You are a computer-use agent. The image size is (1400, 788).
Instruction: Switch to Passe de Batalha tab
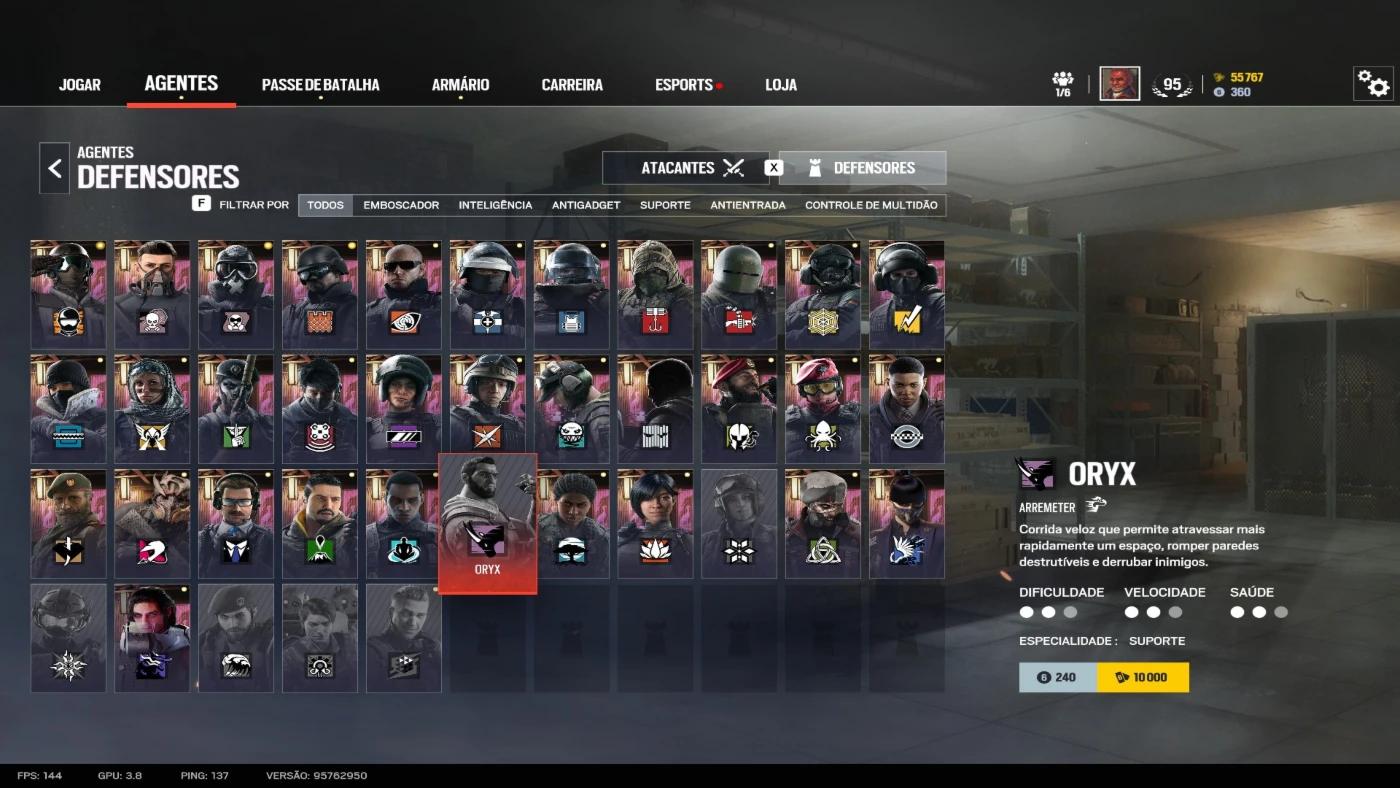[x=320, y=85]
